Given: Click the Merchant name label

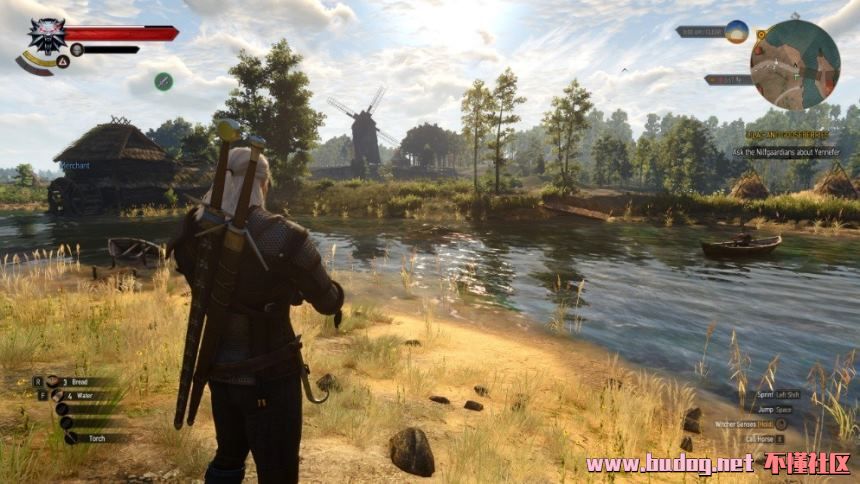Looking at the screenshot, I should 74,166.
